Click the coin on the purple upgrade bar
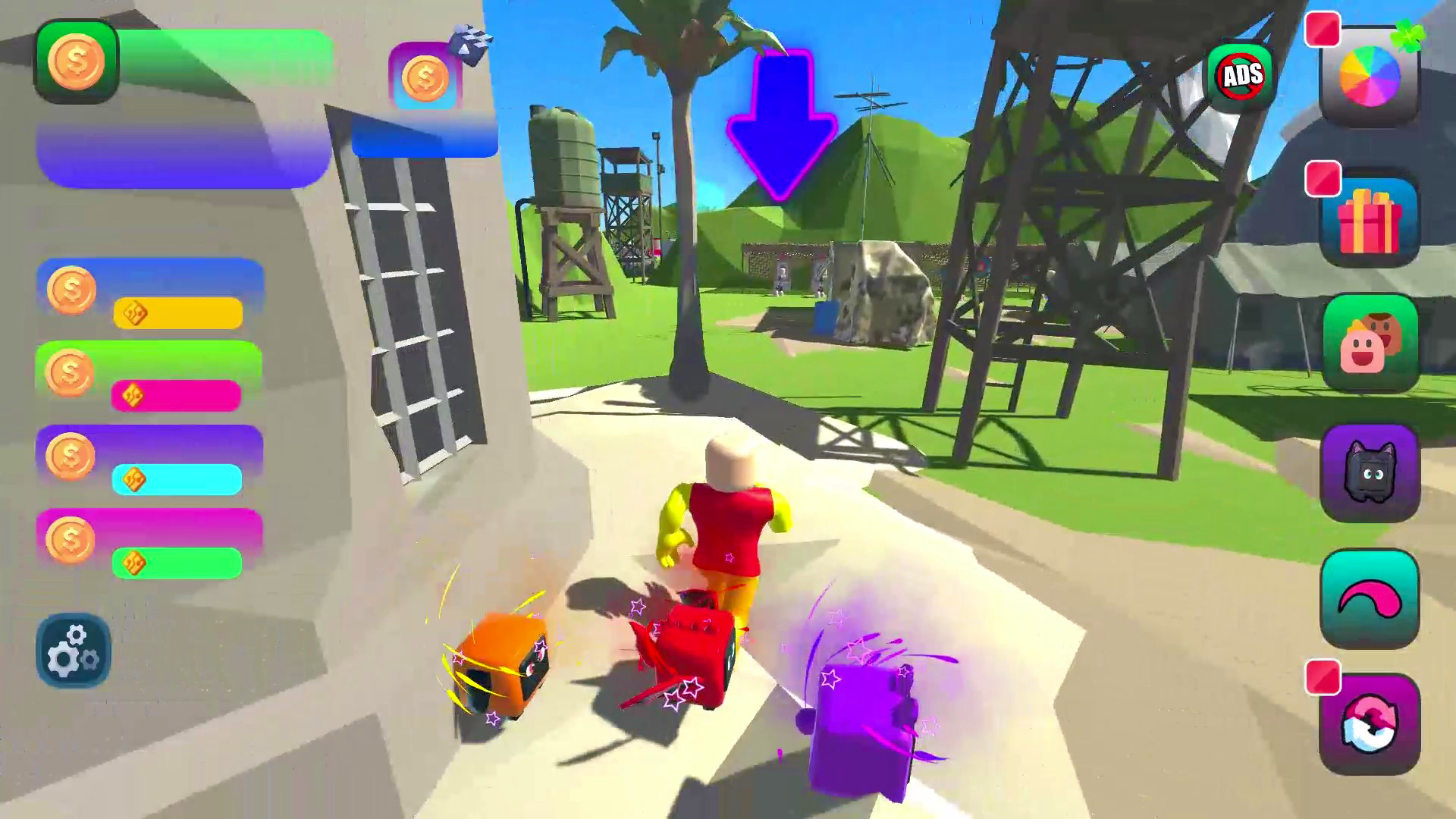The height and width of the screenshot is (819, 1456). point(71,455)
